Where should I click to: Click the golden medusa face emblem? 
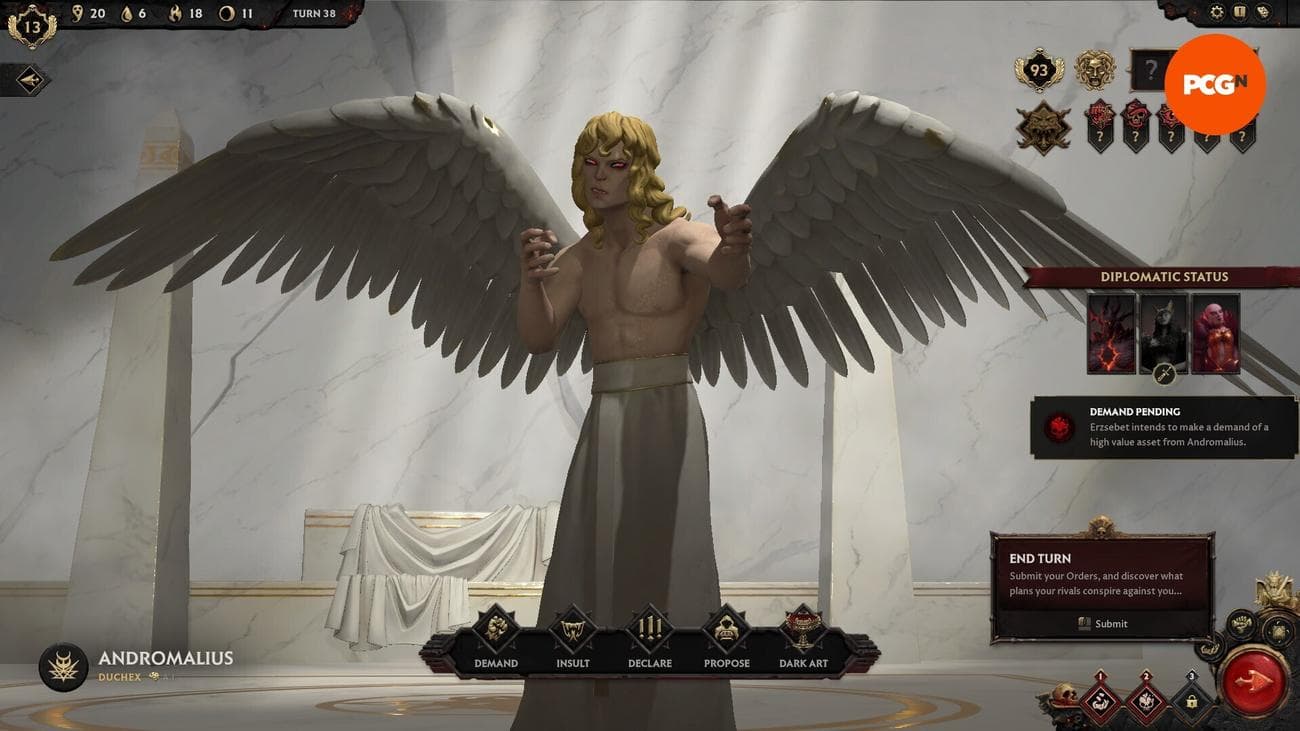coord(1094,70)
